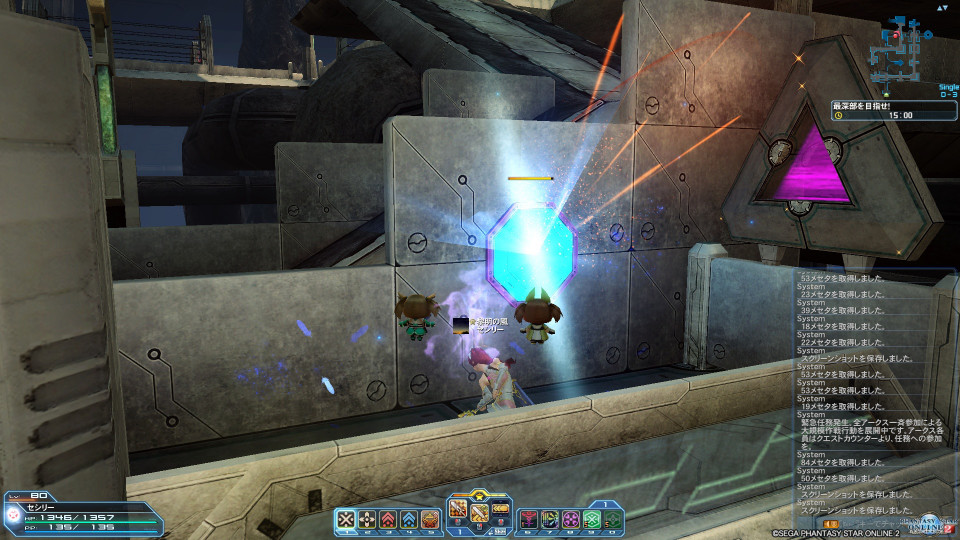Use the red chevron skill in slot 3
960x540 pixels.
pos(388,519)
